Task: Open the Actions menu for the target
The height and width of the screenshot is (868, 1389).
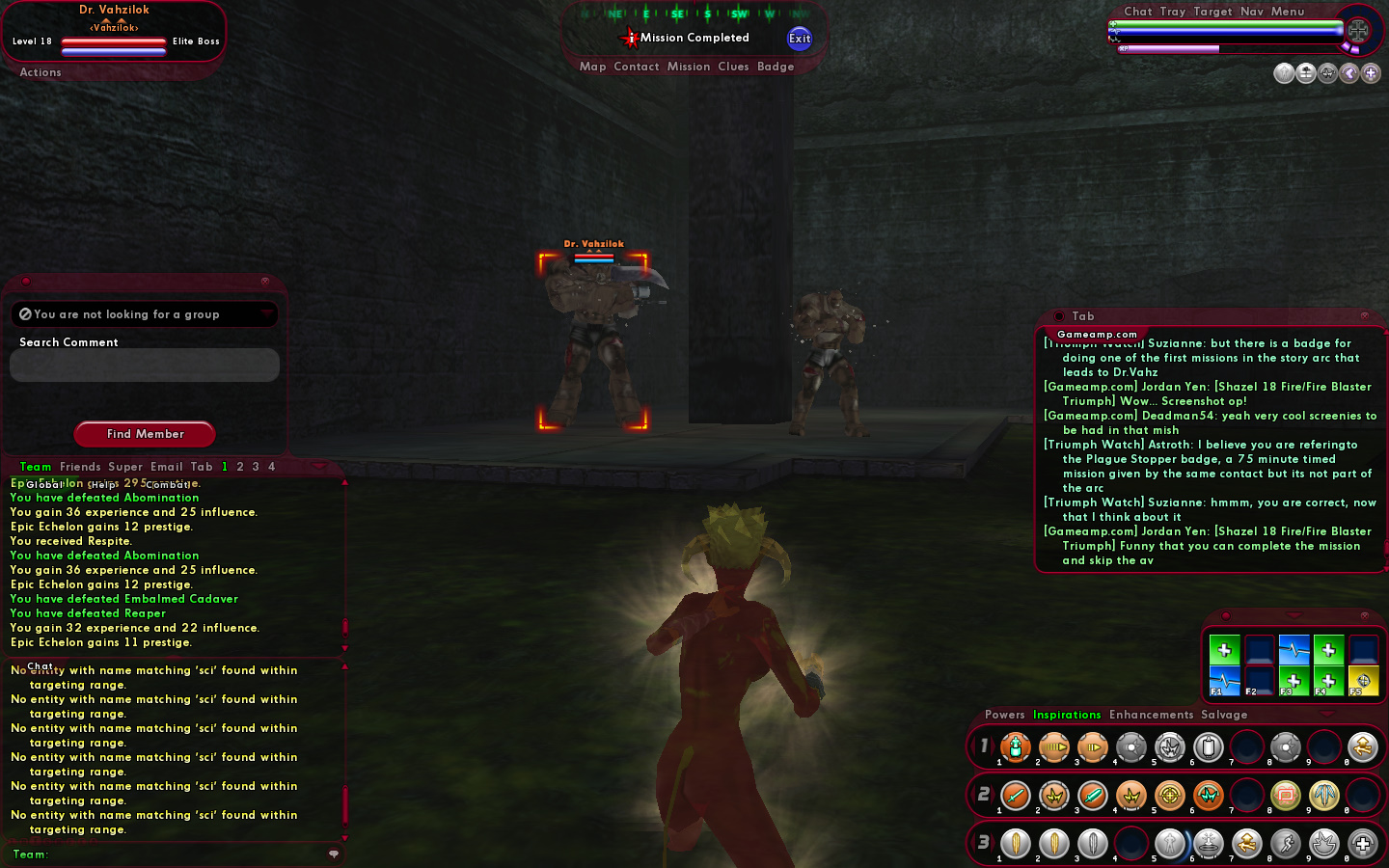Action: [41, 72]
